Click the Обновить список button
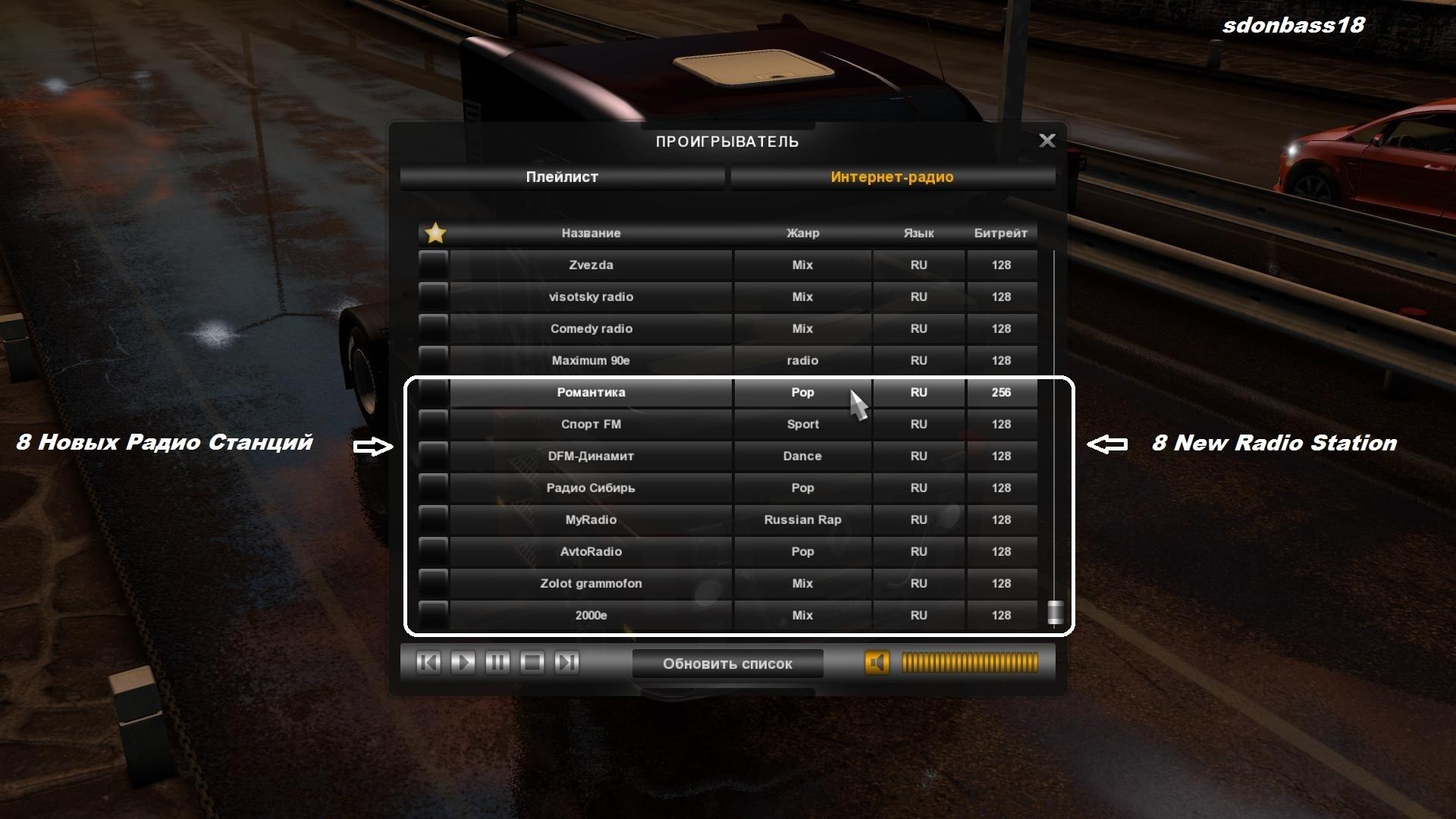 727,664
